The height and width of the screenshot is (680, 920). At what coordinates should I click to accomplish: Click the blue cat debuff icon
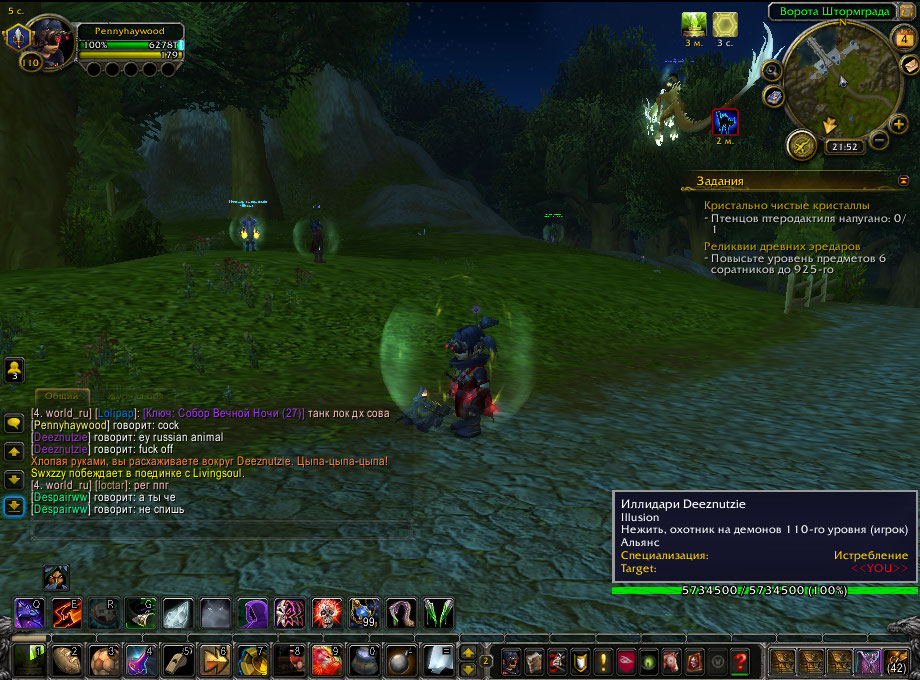(x=725, y=122)
